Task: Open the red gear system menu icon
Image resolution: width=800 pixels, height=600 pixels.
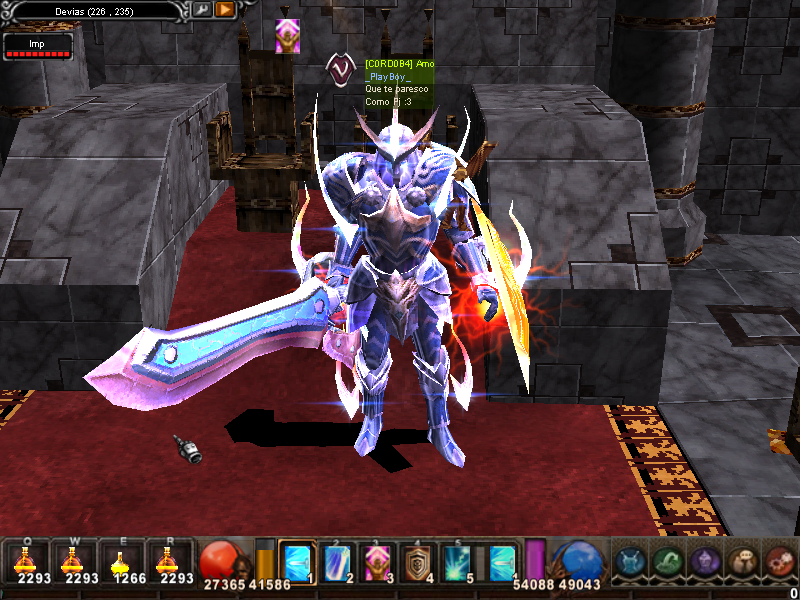Action: point(779,561)
